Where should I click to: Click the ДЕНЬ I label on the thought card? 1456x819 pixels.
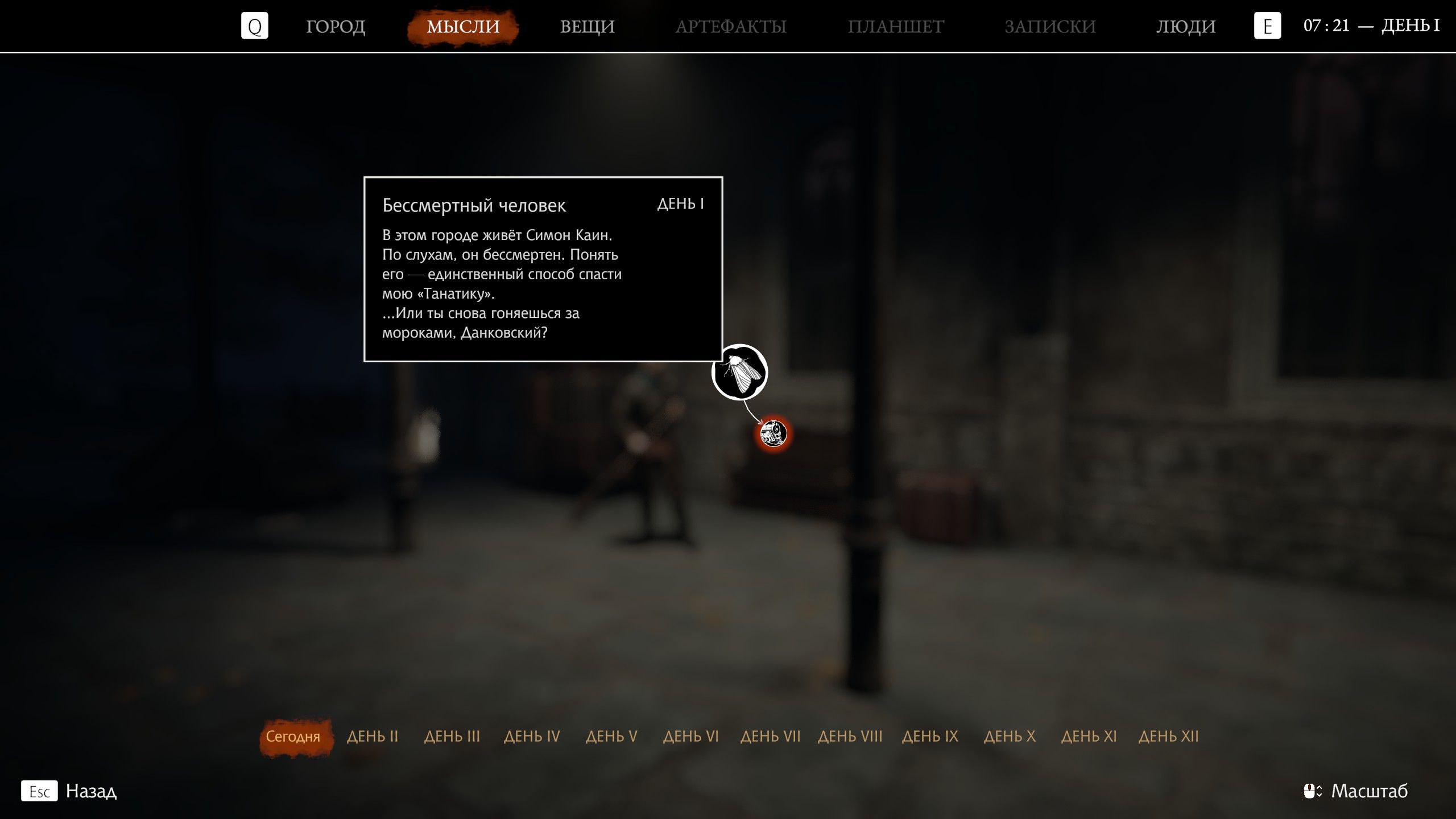click(681, 205)
